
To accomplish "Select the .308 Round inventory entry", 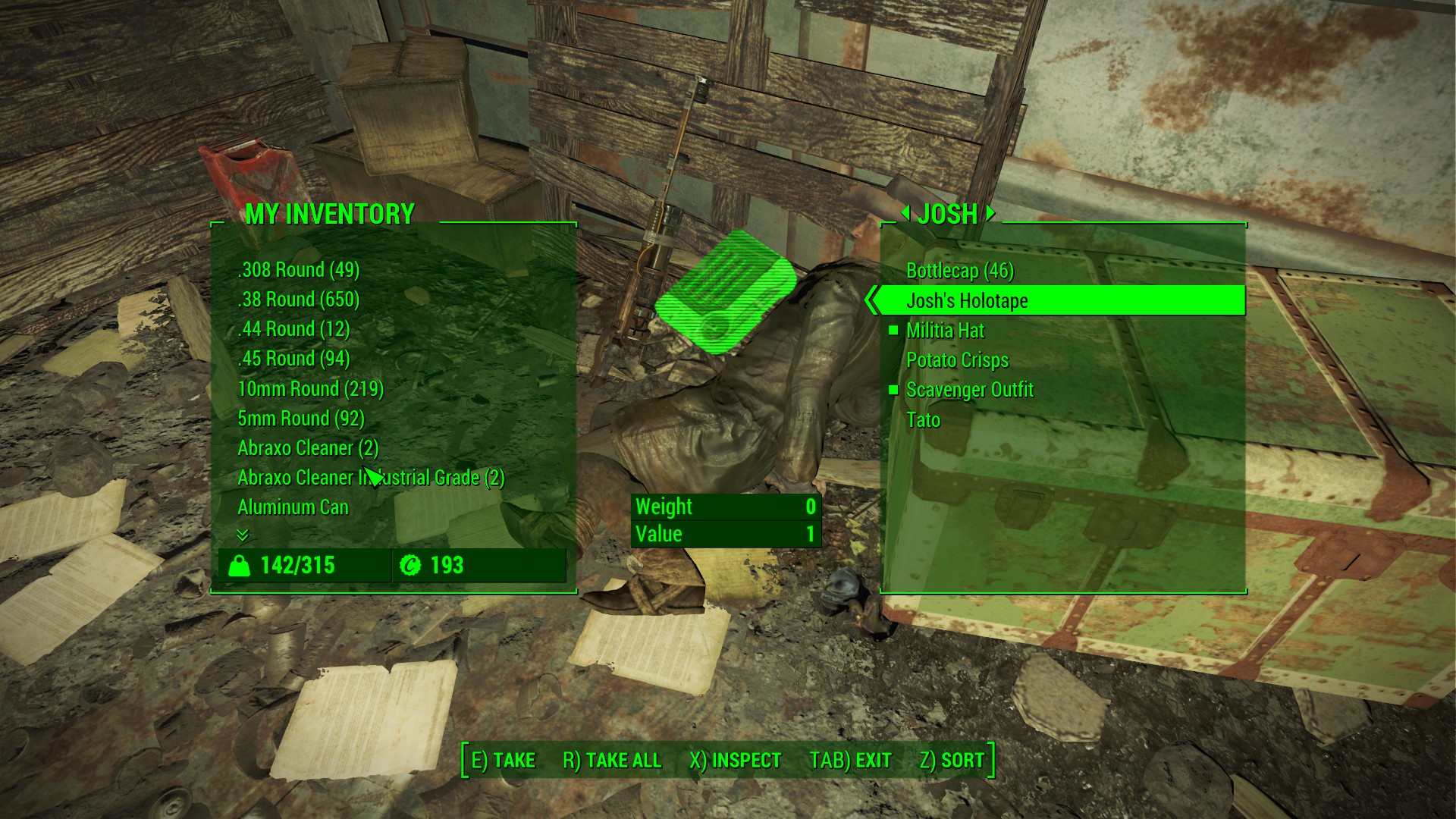I will click(298, 270).
